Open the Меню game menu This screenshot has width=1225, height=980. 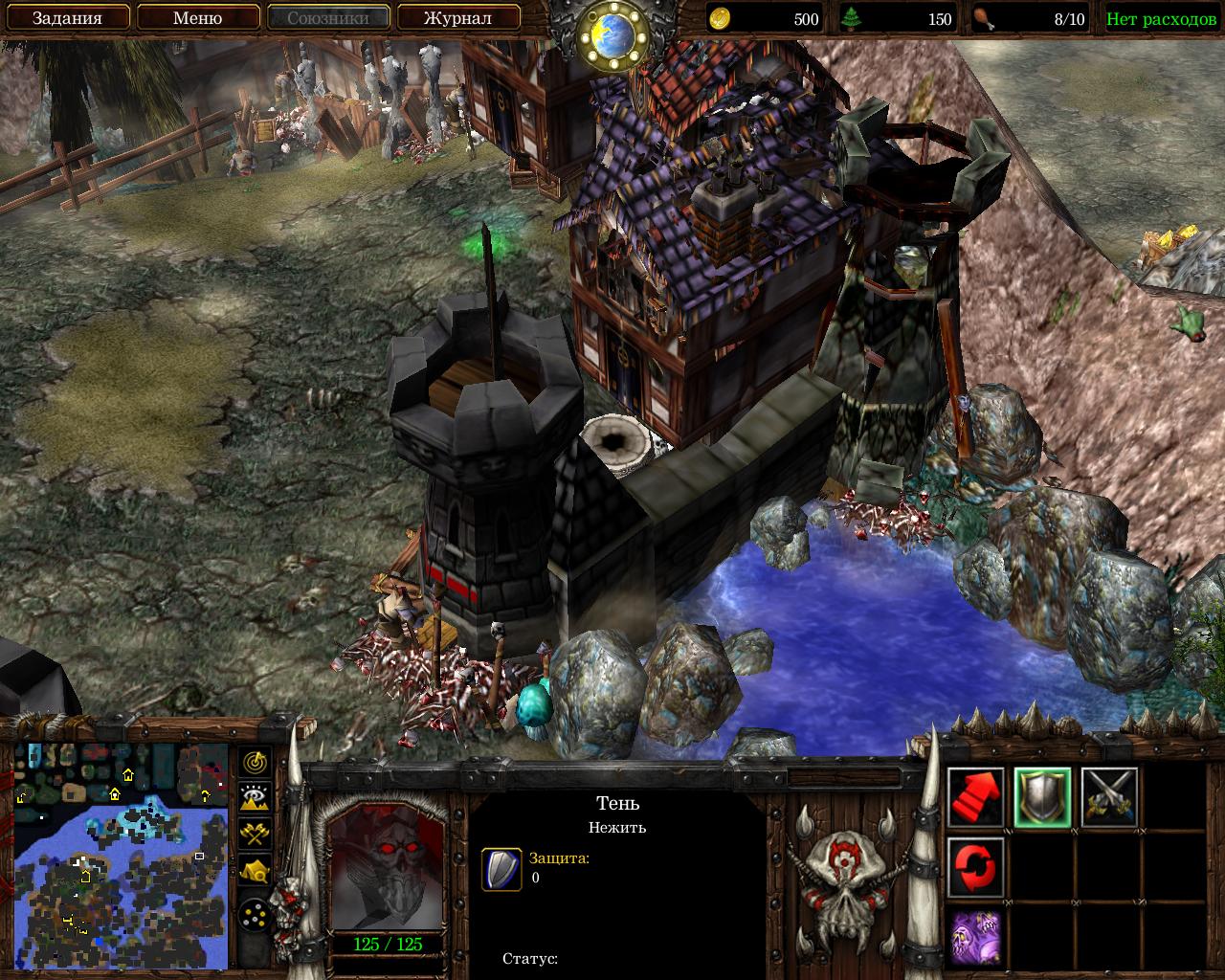tap(198, 18)
